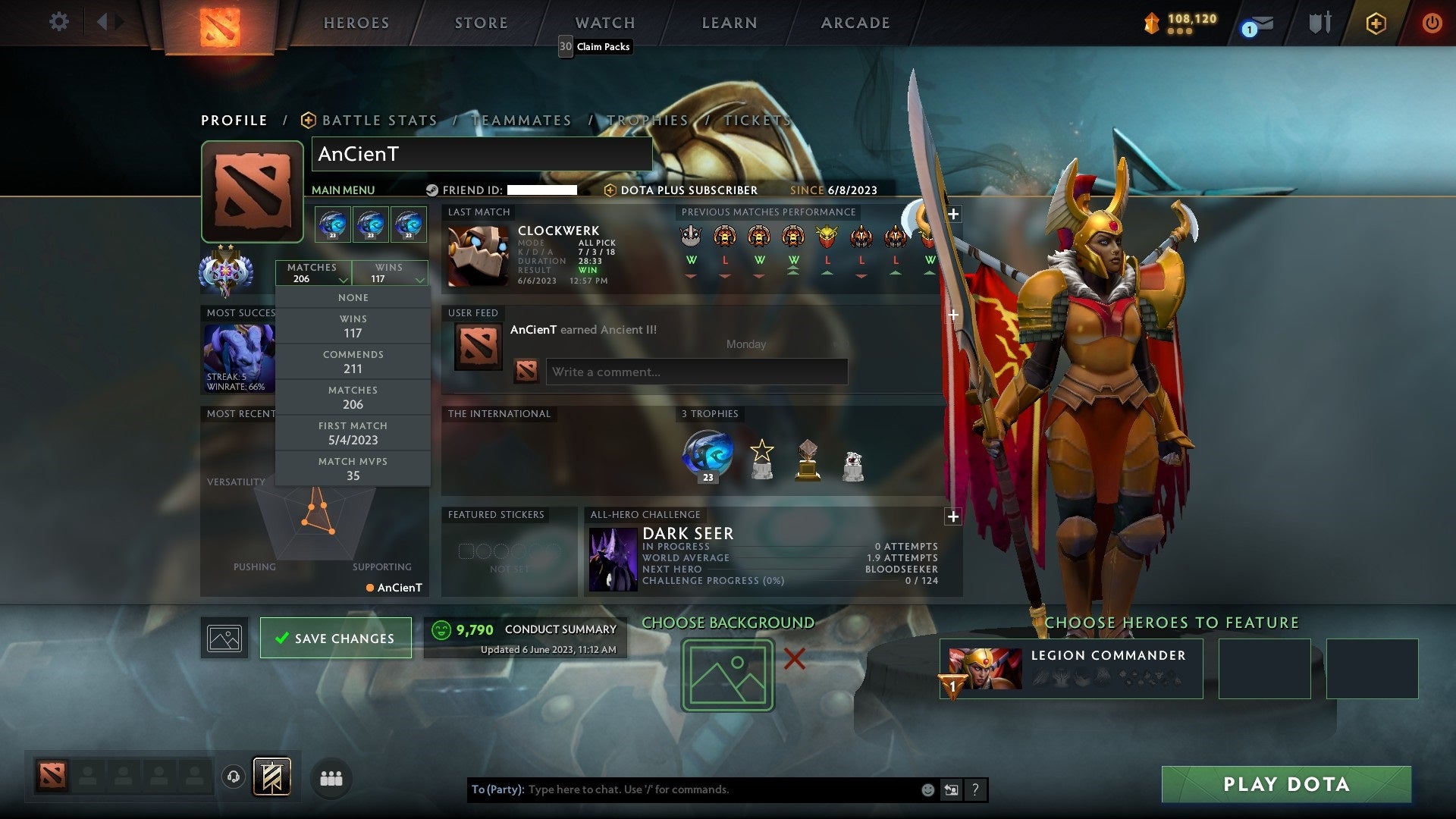Screen dimensions: 1456x819
Task: Click the settings gear icon
Action: coord(59,22)
